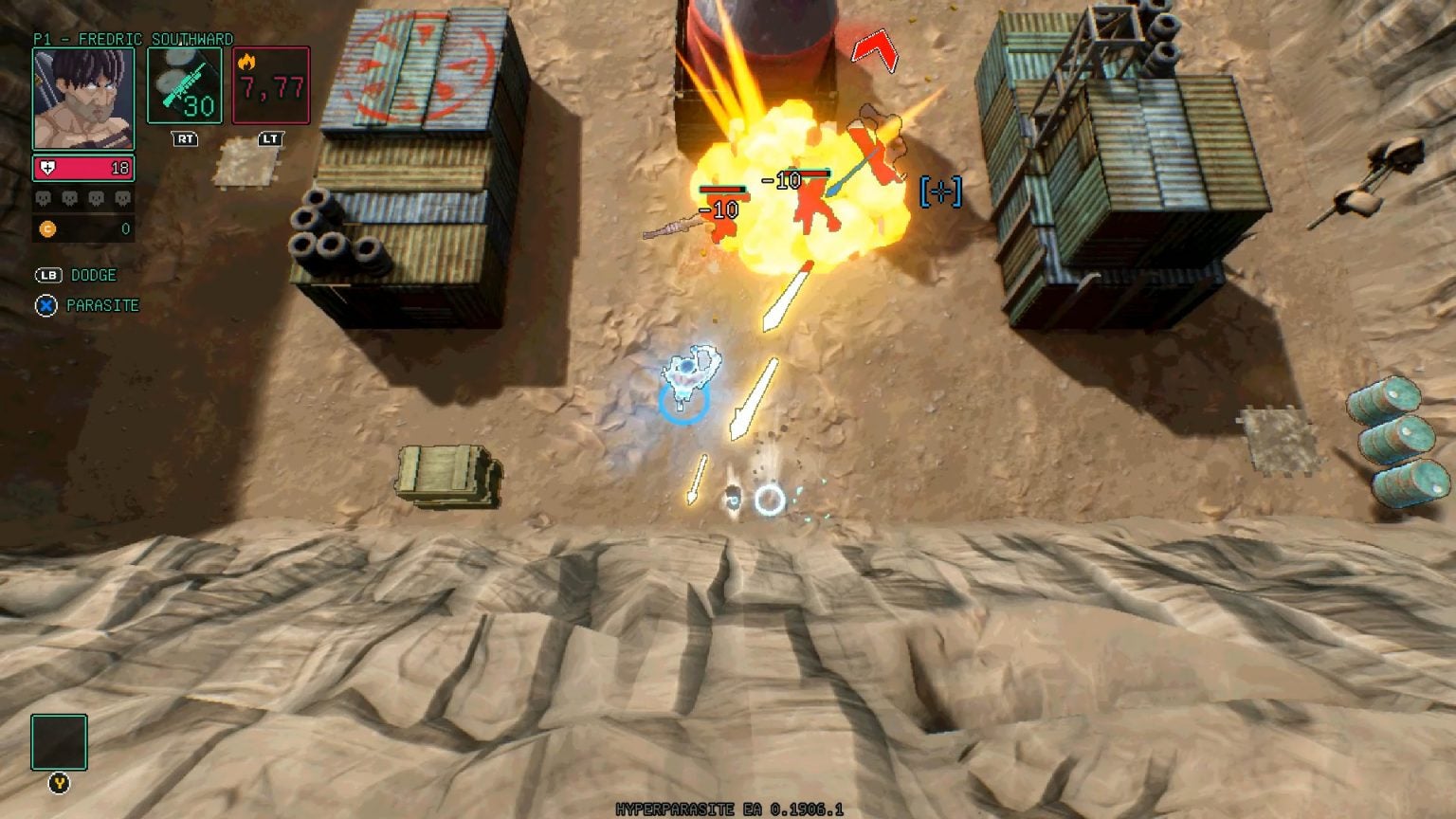
Task: Click the DODGE text label
Action: point(92,275)
